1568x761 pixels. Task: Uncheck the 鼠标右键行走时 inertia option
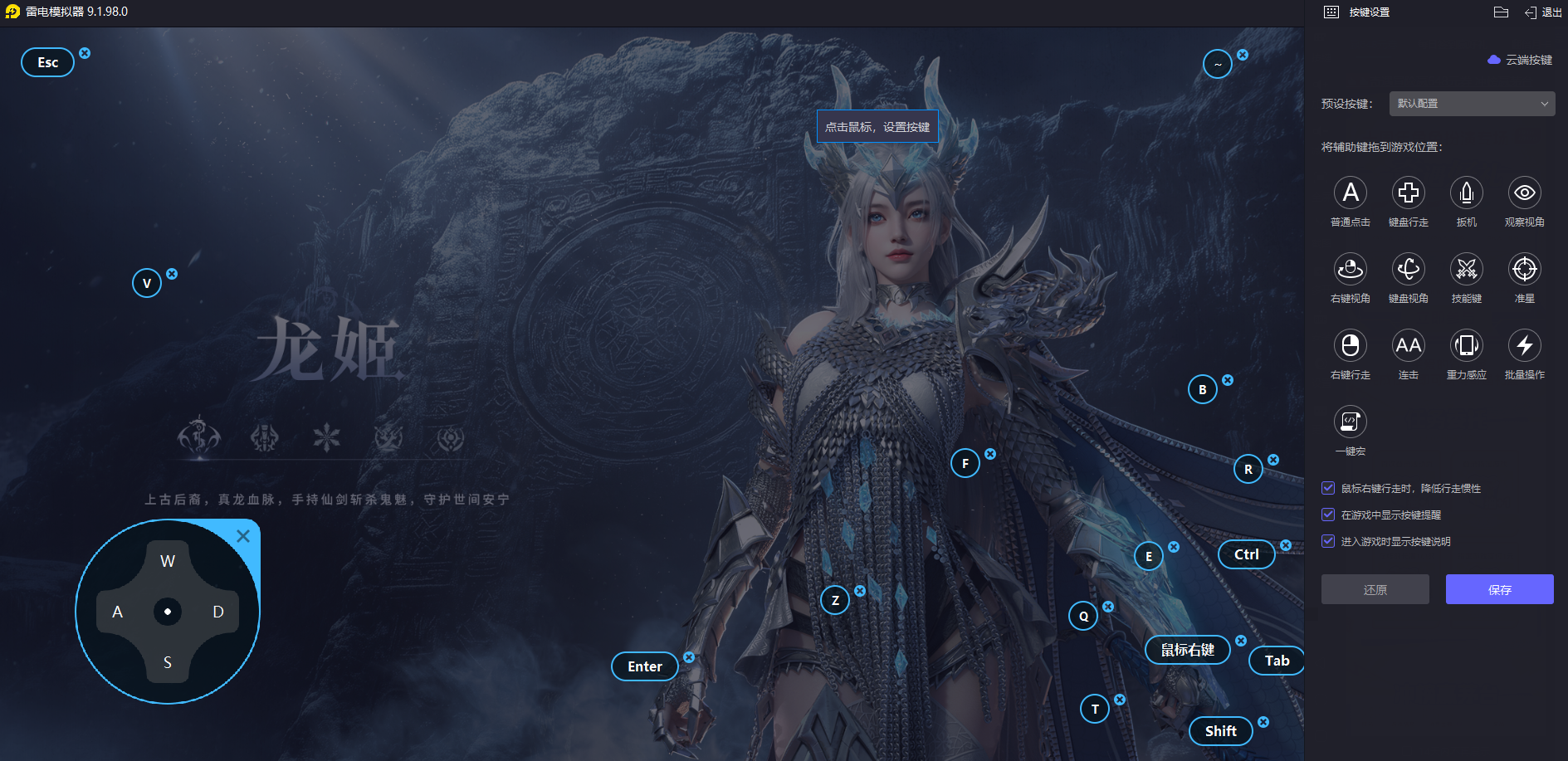(1328, 488)
